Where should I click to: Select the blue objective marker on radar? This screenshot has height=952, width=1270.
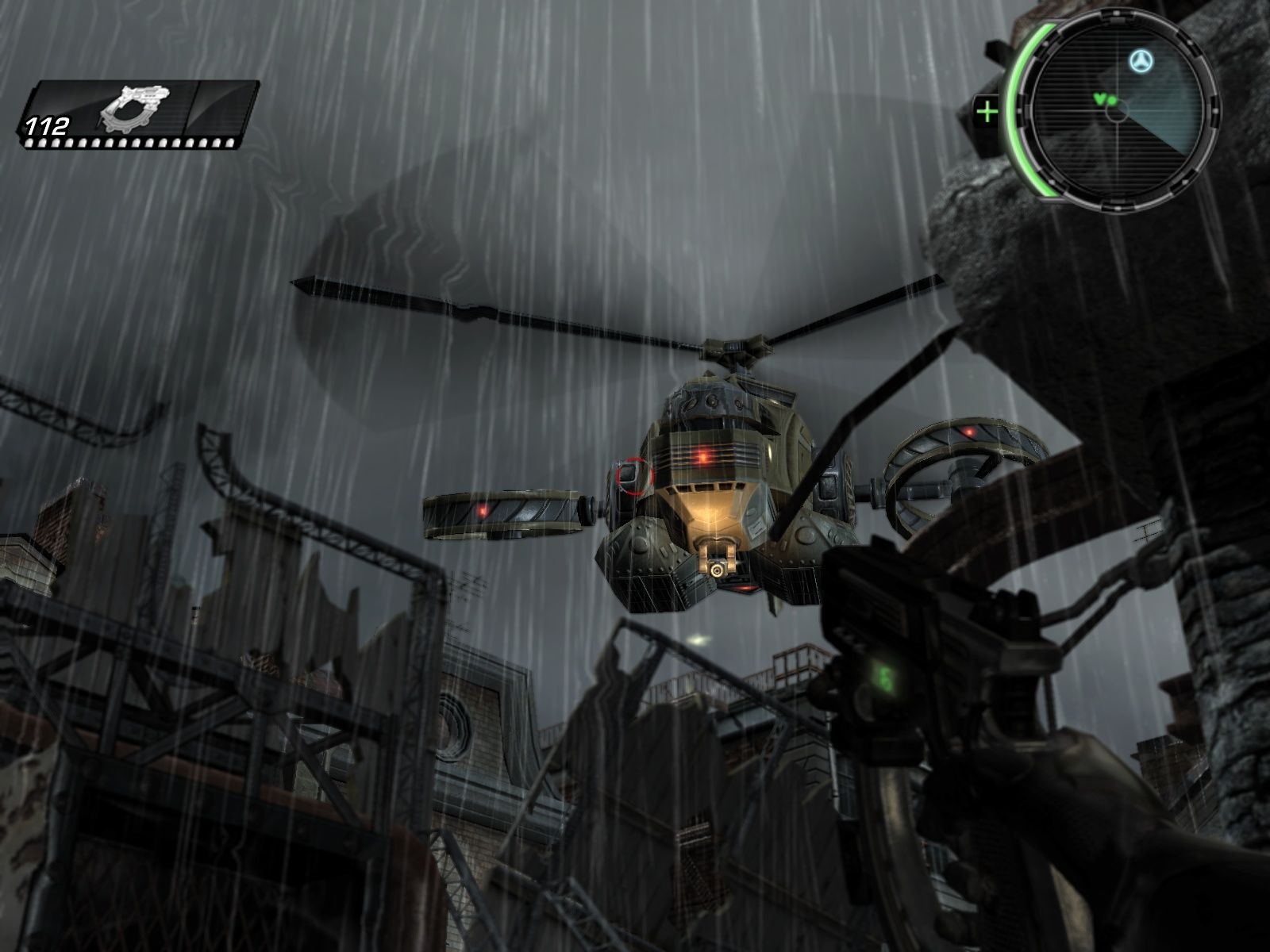(1141, 60)
